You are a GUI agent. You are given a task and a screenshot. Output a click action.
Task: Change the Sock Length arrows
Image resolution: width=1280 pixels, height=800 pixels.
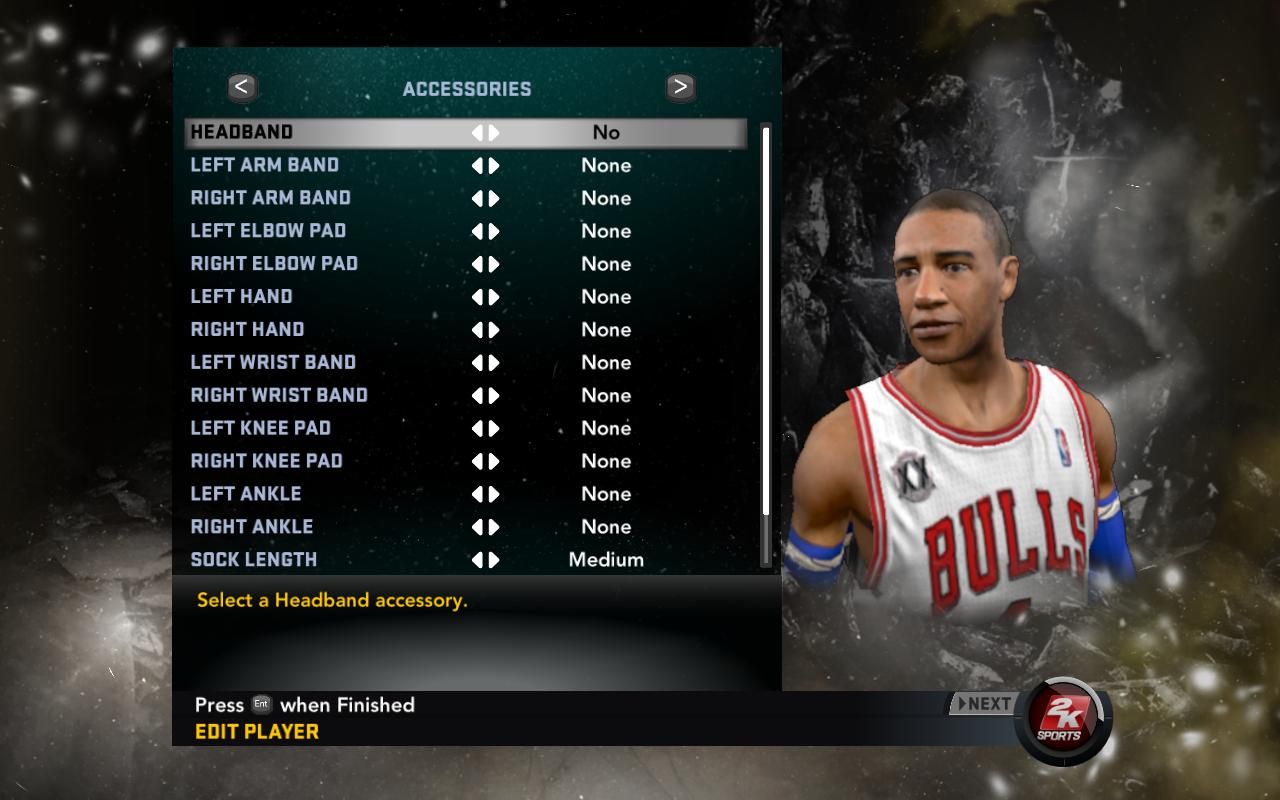(x=485, y=560)
